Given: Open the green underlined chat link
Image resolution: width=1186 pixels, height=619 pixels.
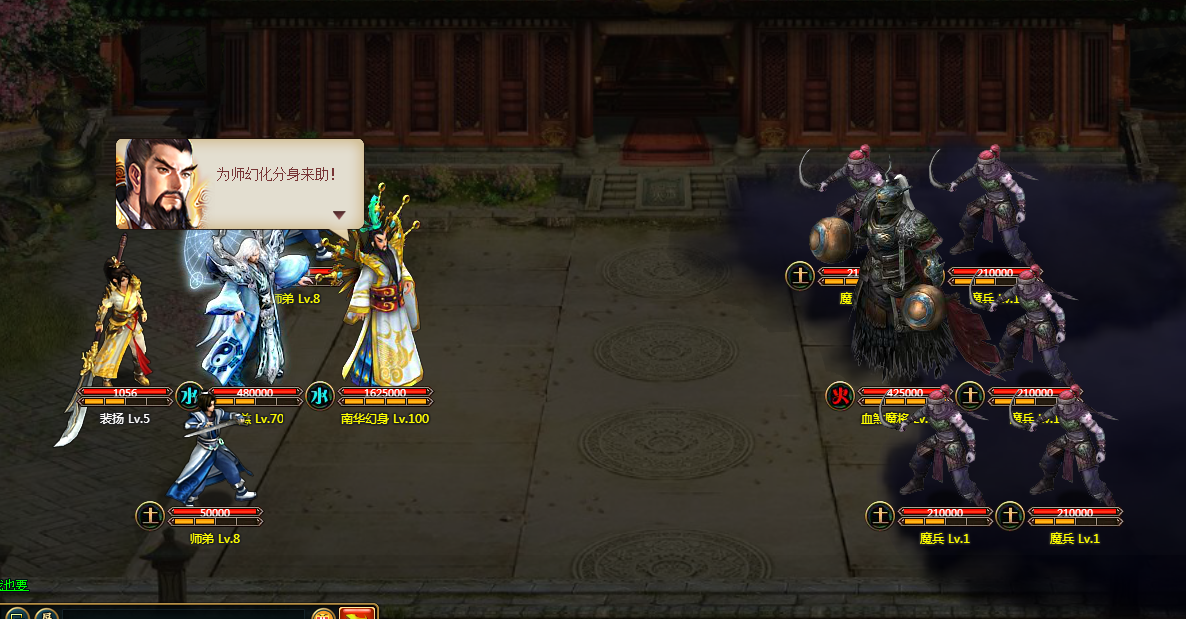Looking at the screenshot, I should click(14, 585).
